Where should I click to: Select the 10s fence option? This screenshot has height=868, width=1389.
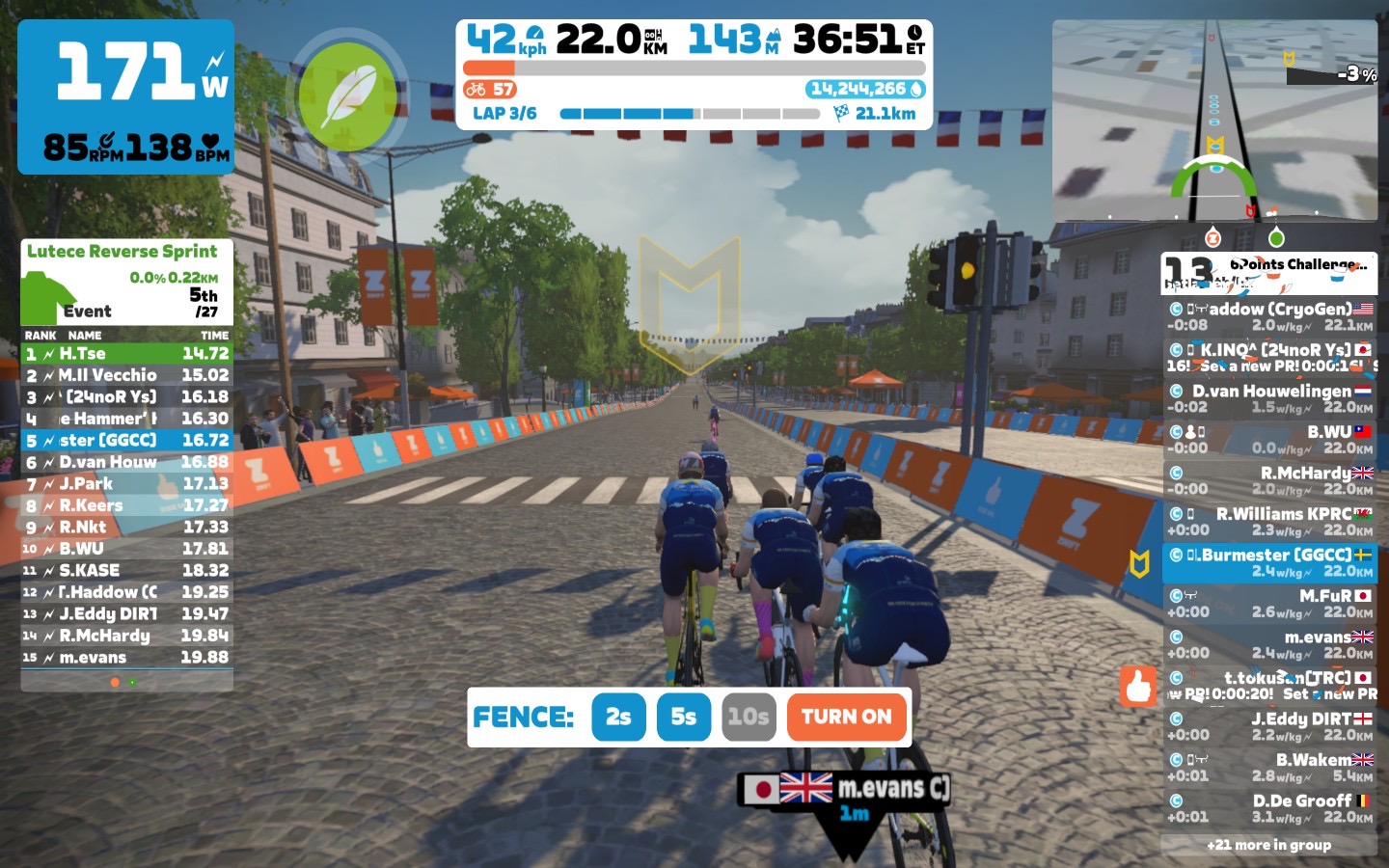749,717
